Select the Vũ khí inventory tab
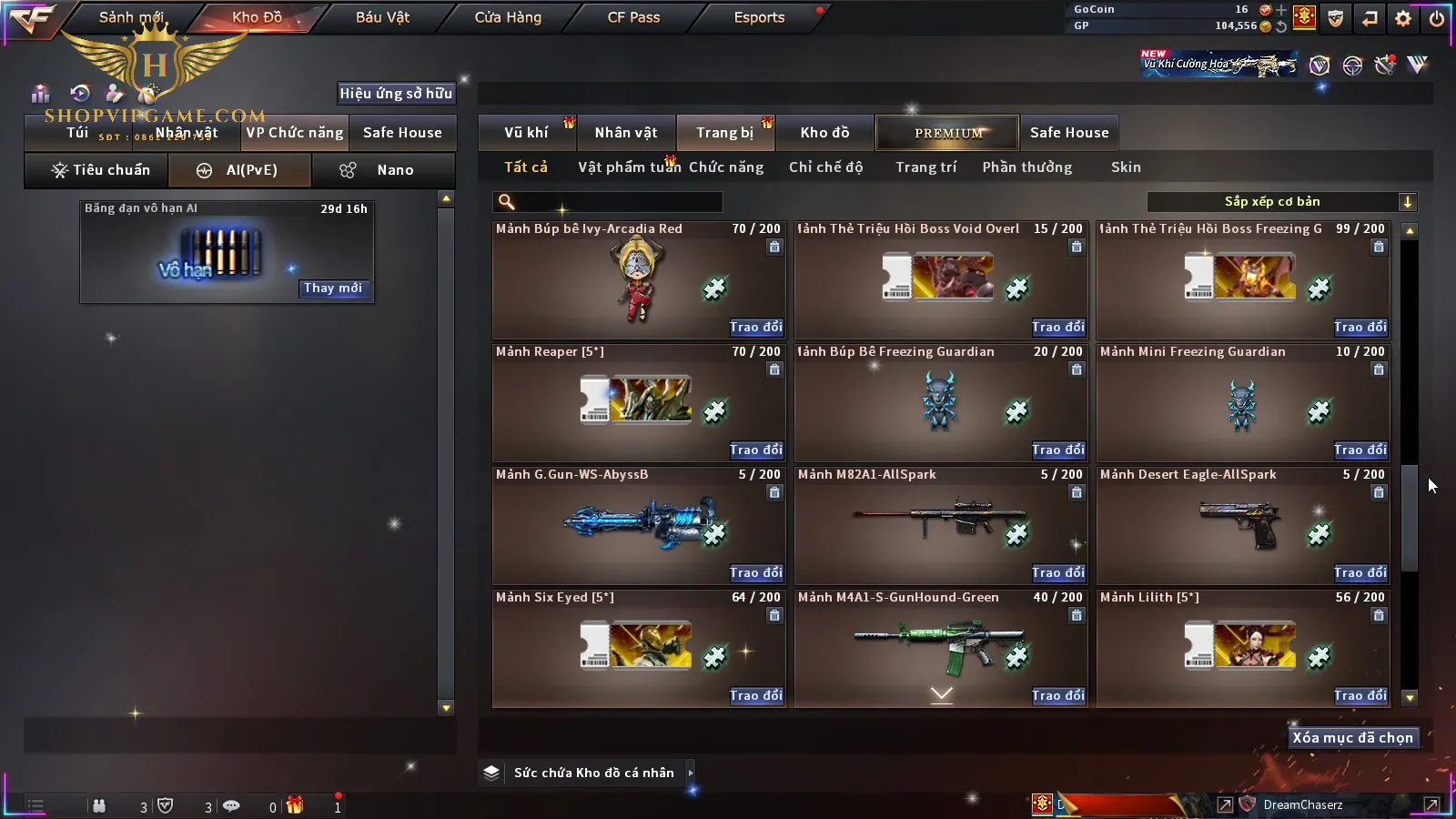Viewport: 1456px width, 819px height. pos(526,133)
